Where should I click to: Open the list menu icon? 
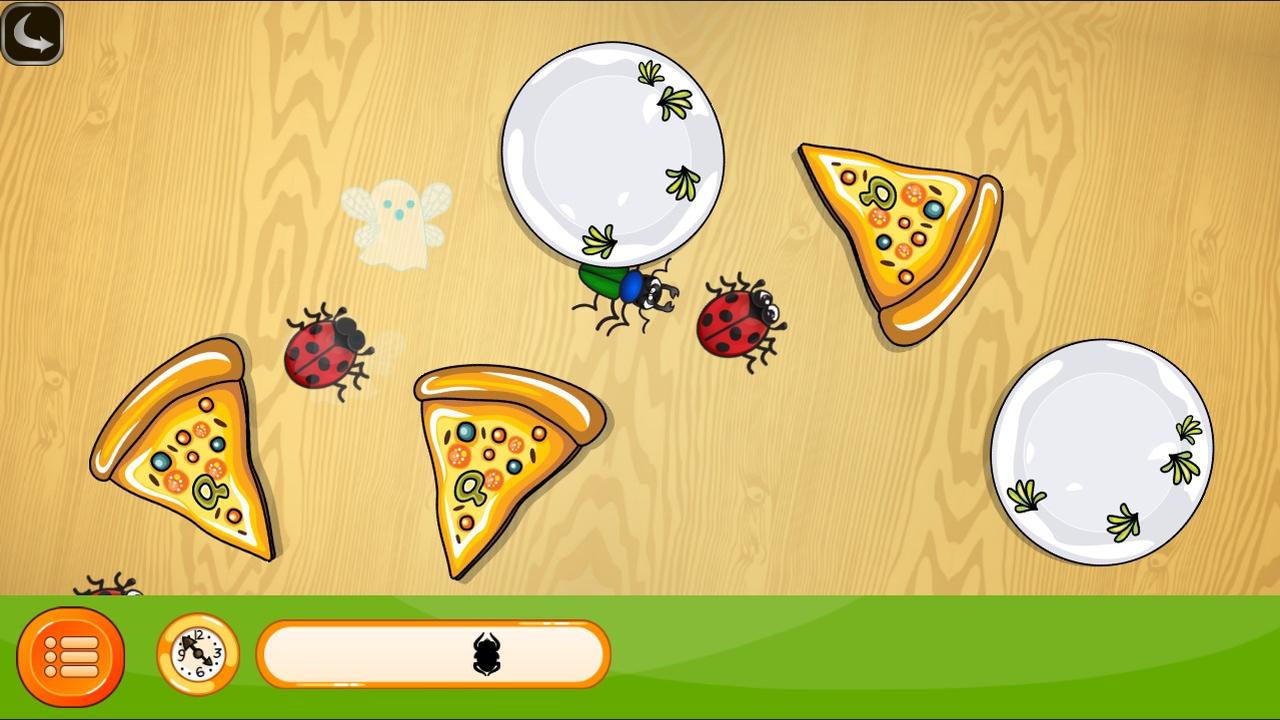(72, 655)
